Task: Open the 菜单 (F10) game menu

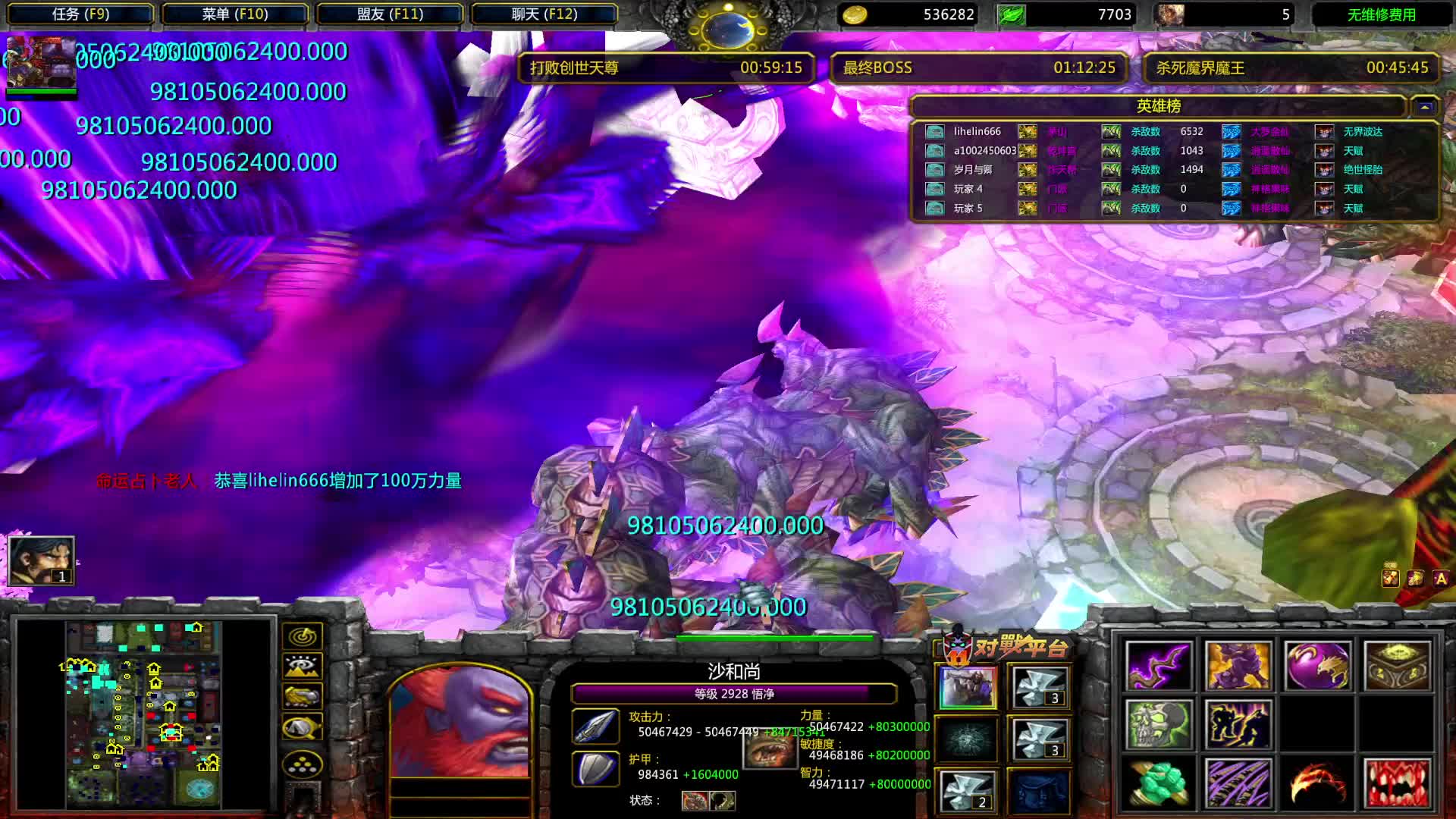Action: 235,14
